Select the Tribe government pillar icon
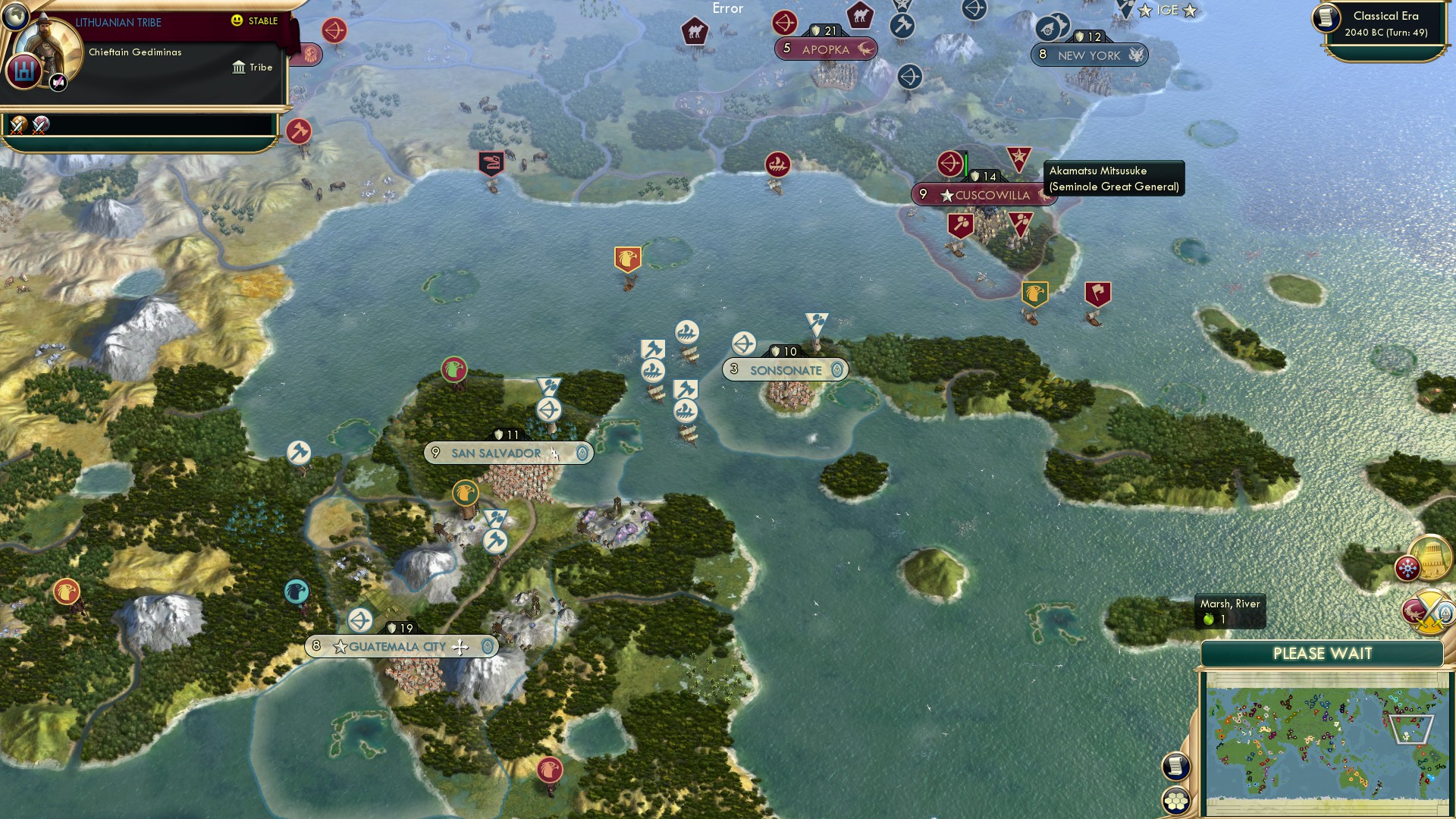Image resolution: width=1456 pixels, height=819 pixels. pyautogui.click(x=239, y=67)
